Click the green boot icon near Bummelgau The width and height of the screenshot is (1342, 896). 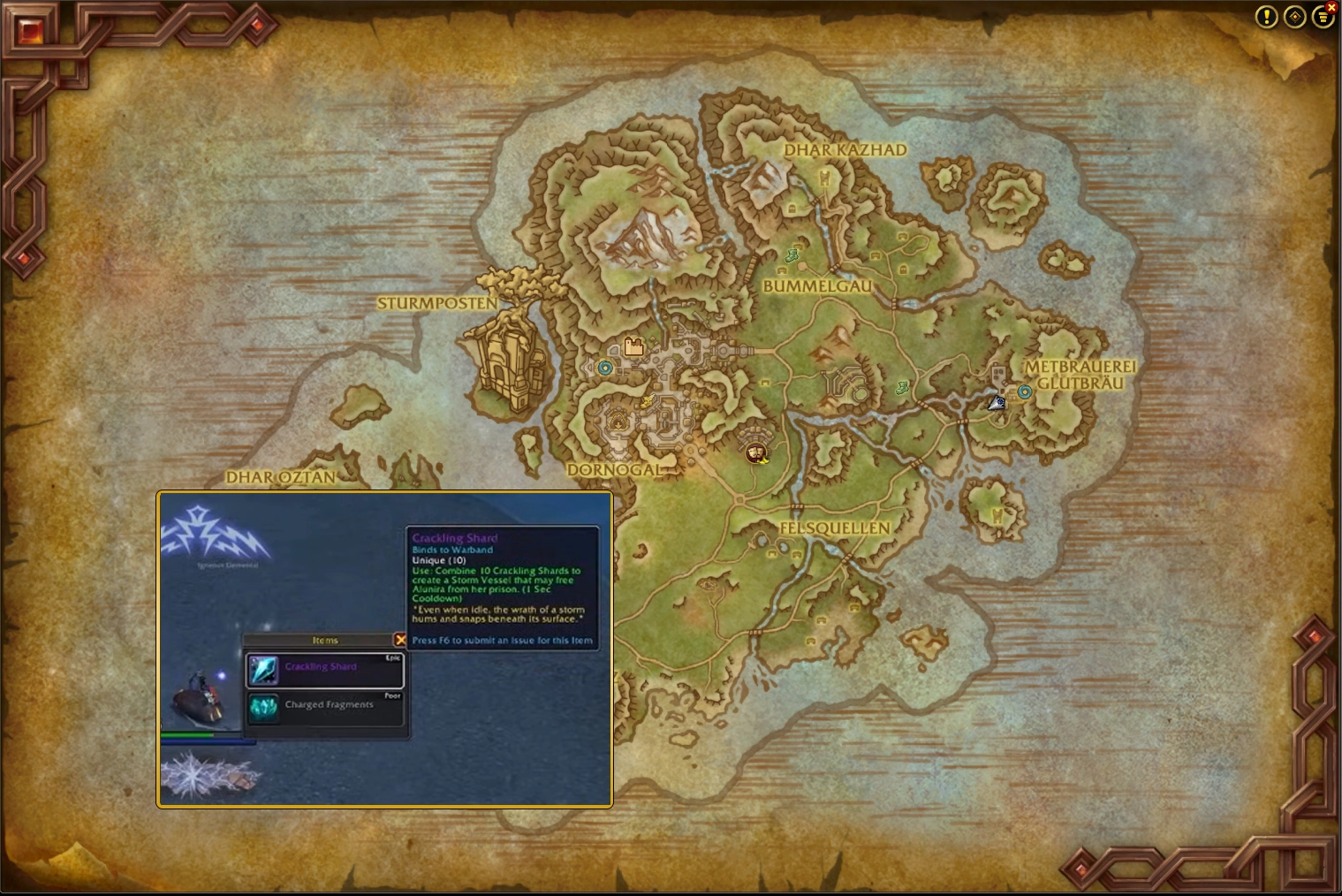pos(792,255)
